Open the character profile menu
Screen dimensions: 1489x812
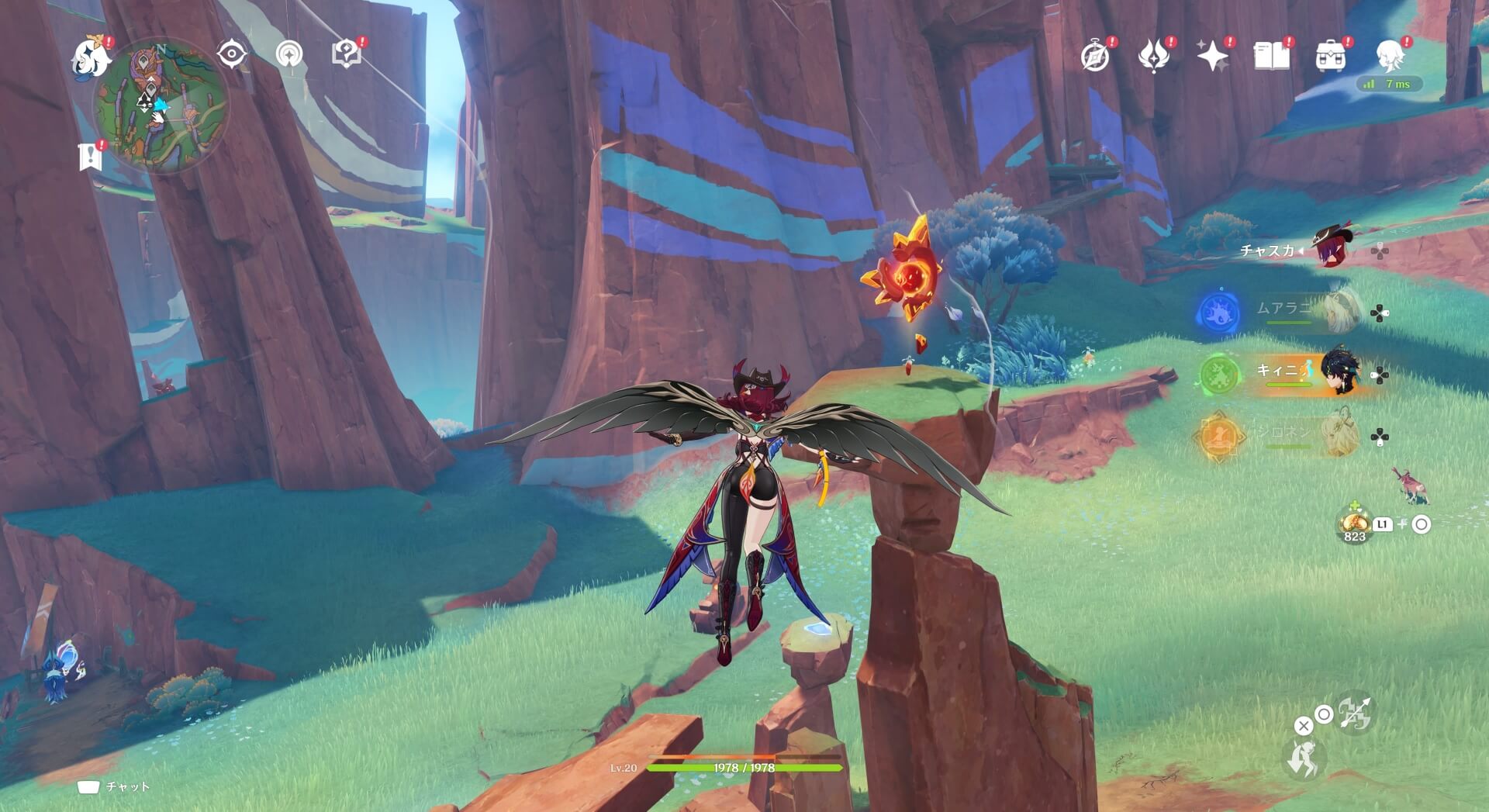[1390, 55]
